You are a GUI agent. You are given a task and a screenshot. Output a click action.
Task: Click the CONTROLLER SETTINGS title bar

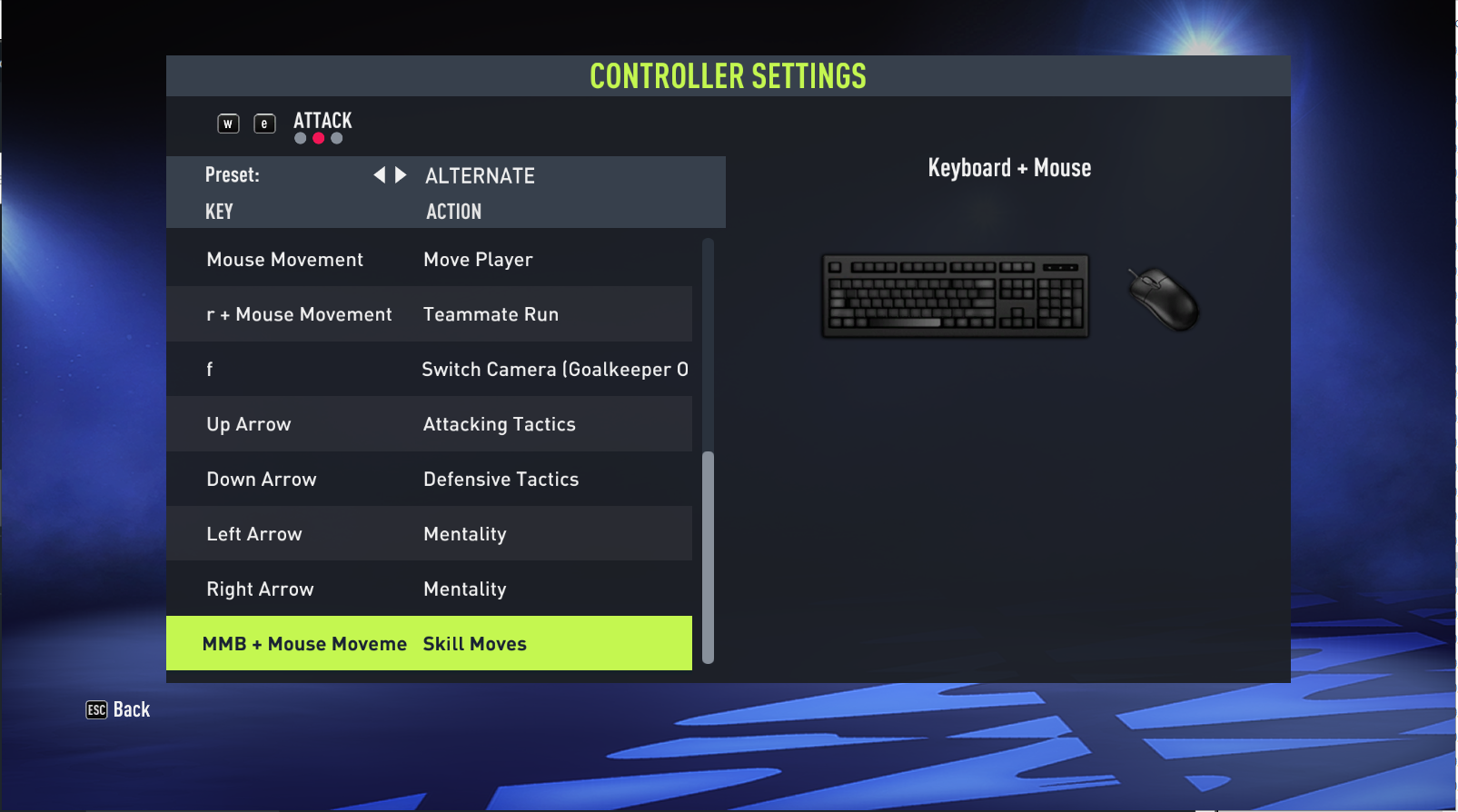(728, 75)
